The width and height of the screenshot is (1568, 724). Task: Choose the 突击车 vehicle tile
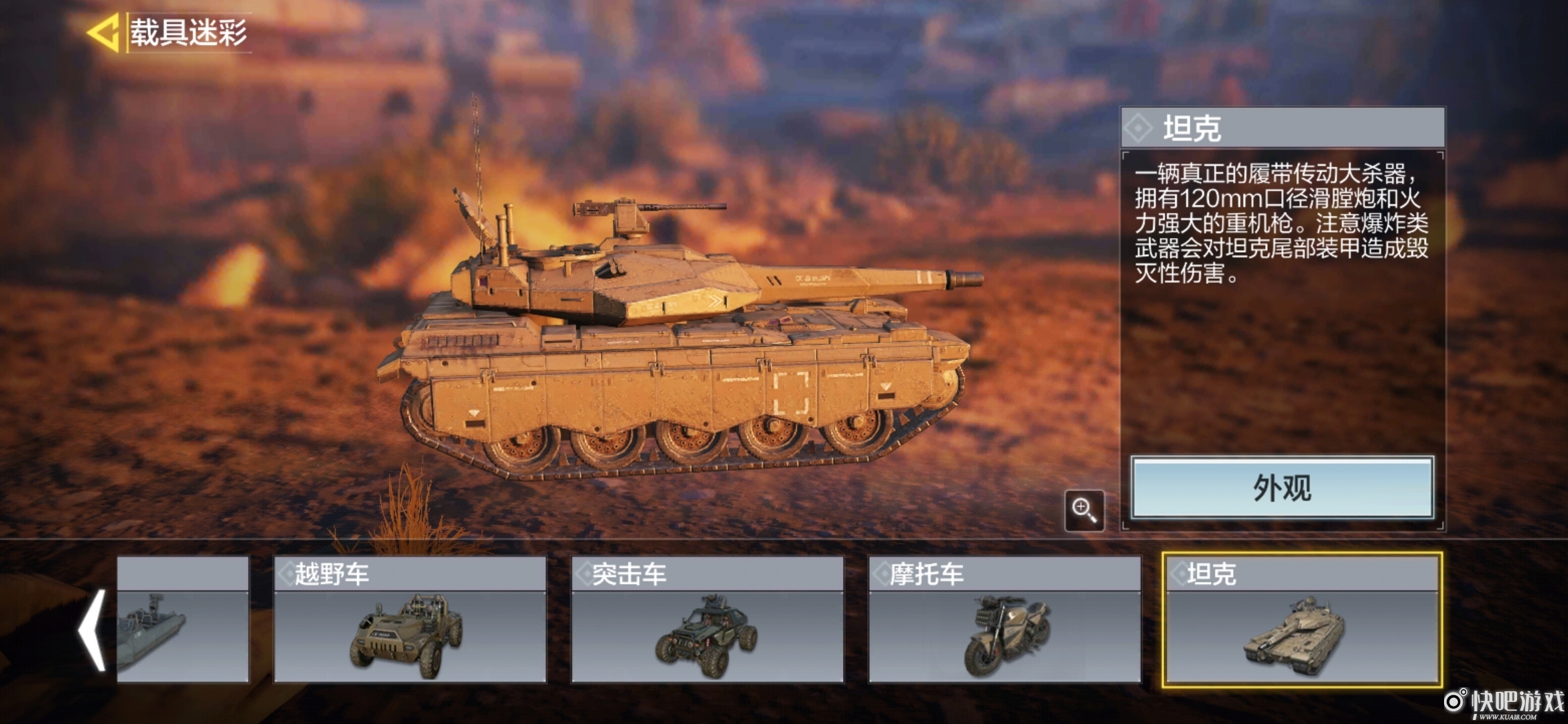click(707, 619)
